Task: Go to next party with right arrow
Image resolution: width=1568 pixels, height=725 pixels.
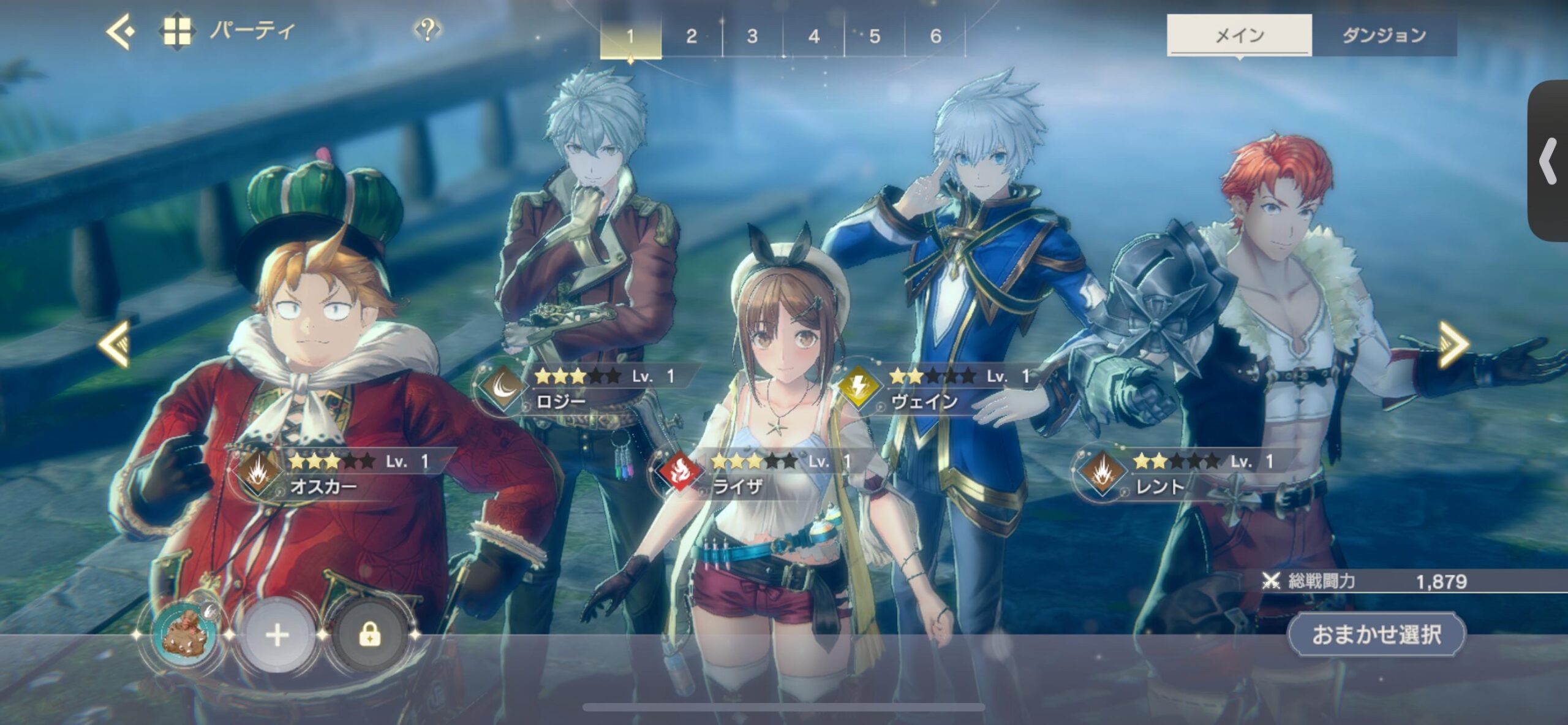Action: click(x=1453, y=344)
